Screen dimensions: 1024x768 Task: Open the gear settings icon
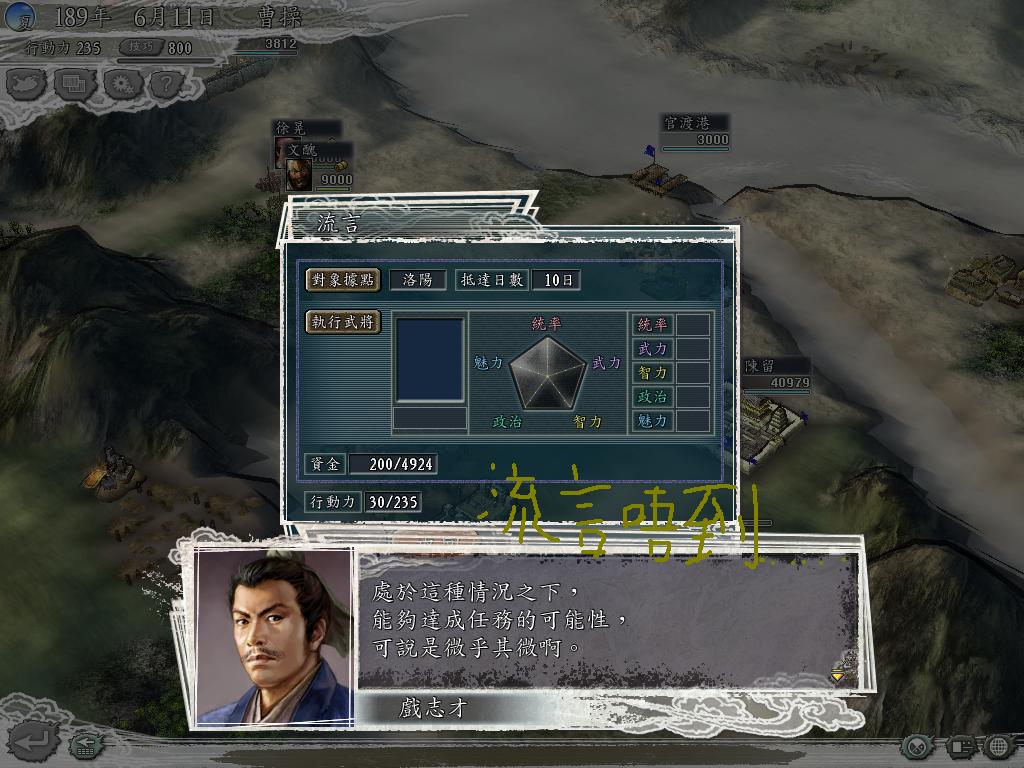(121, 84)
